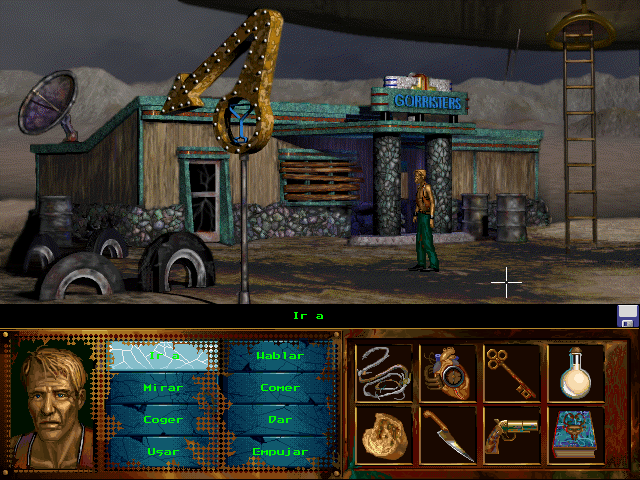Activate the 'Comer' verb

(279, 387)
